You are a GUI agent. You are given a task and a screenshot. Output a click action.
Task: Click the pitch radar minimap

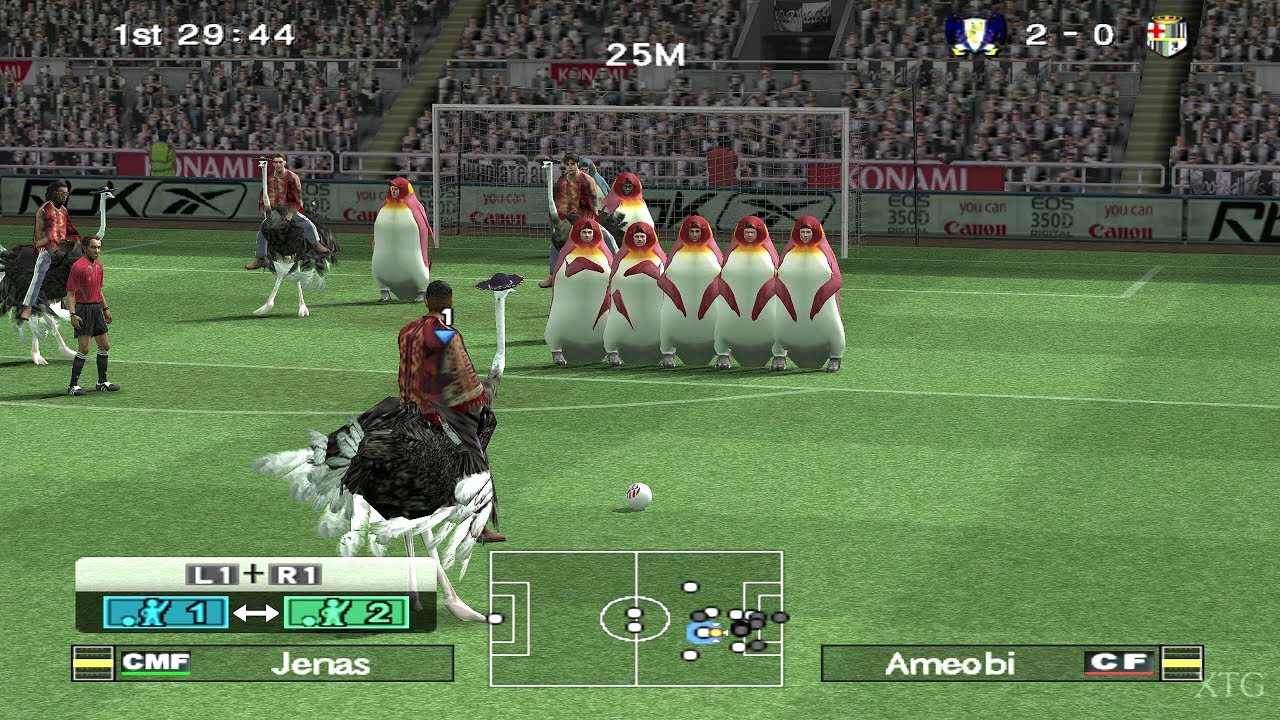pyautogui.click(x=636, y=618)
